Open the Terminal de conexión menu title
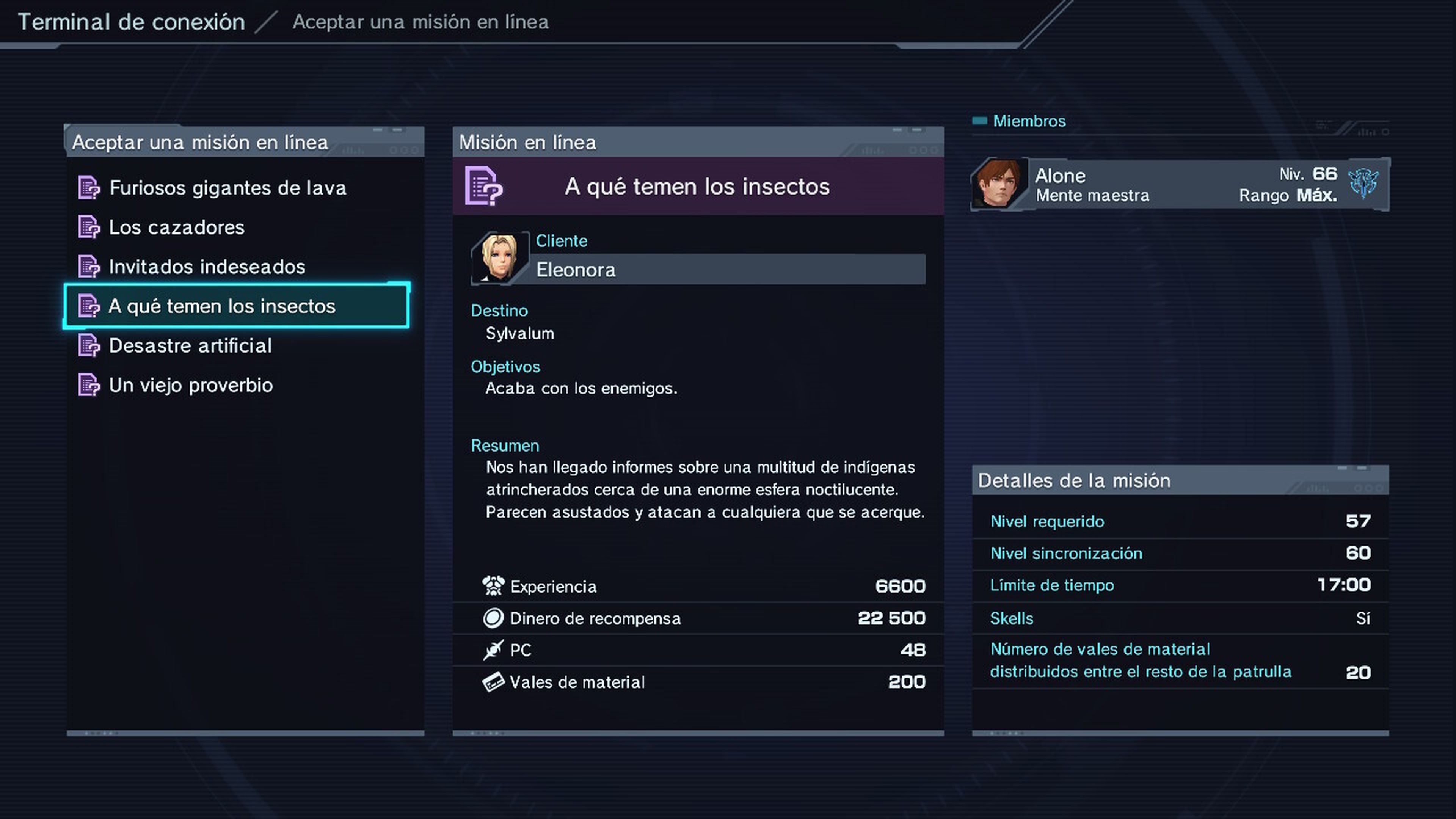 (132, 22)
